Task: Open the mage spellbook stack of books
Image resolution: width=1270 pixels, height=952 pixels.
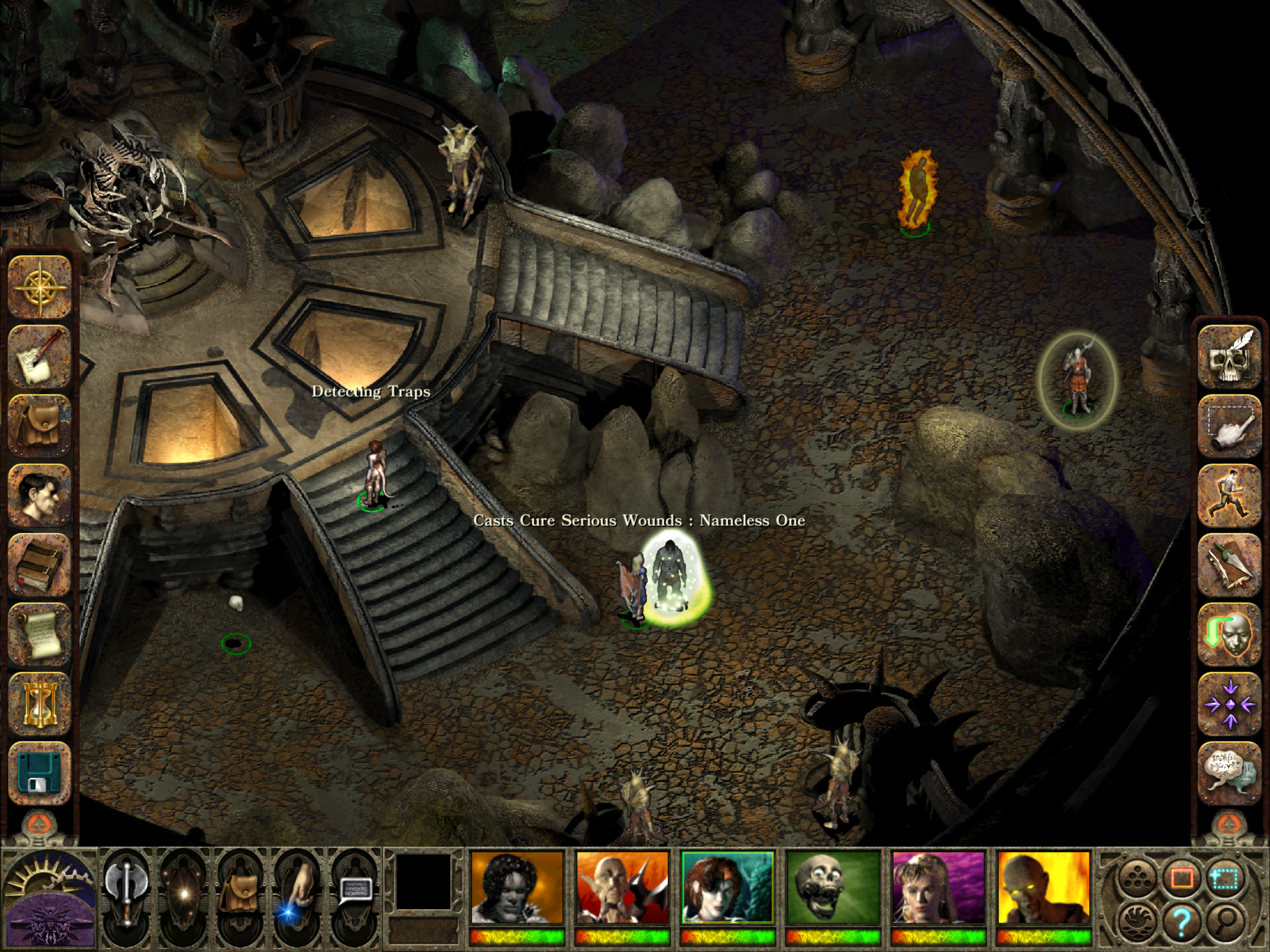Action: [x=40, y=565]
